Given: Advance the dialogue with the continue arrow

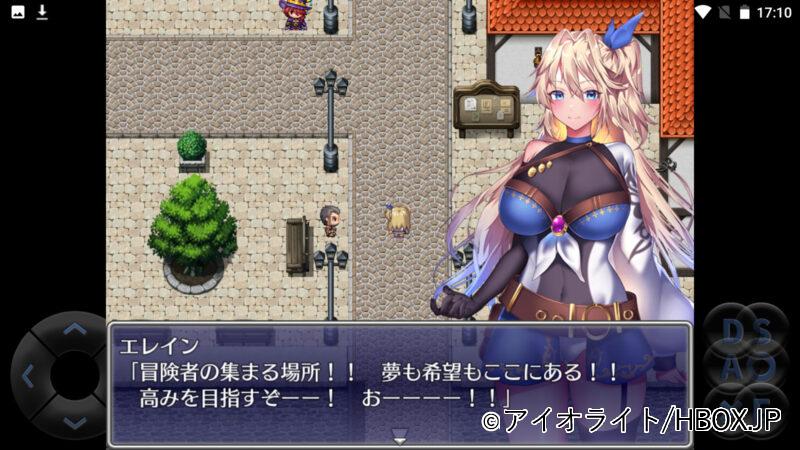Looking at the screenshot, I should [399, 437].
